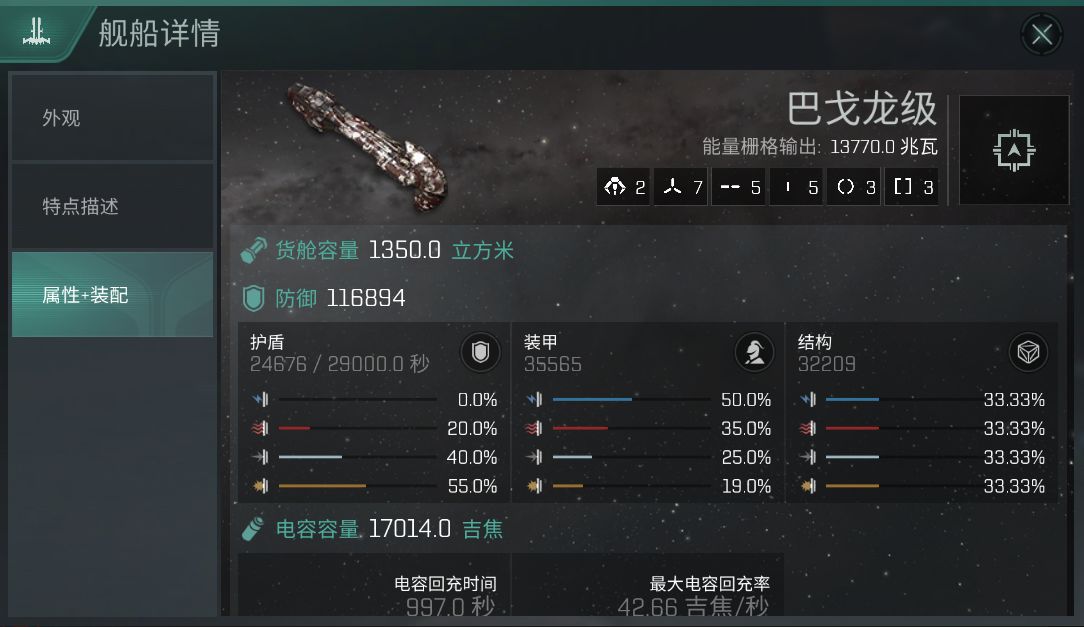The image size is (1084, 627).
Task: Tap the cube icon in 结构 panel
Action: (x=1028, y=352)
